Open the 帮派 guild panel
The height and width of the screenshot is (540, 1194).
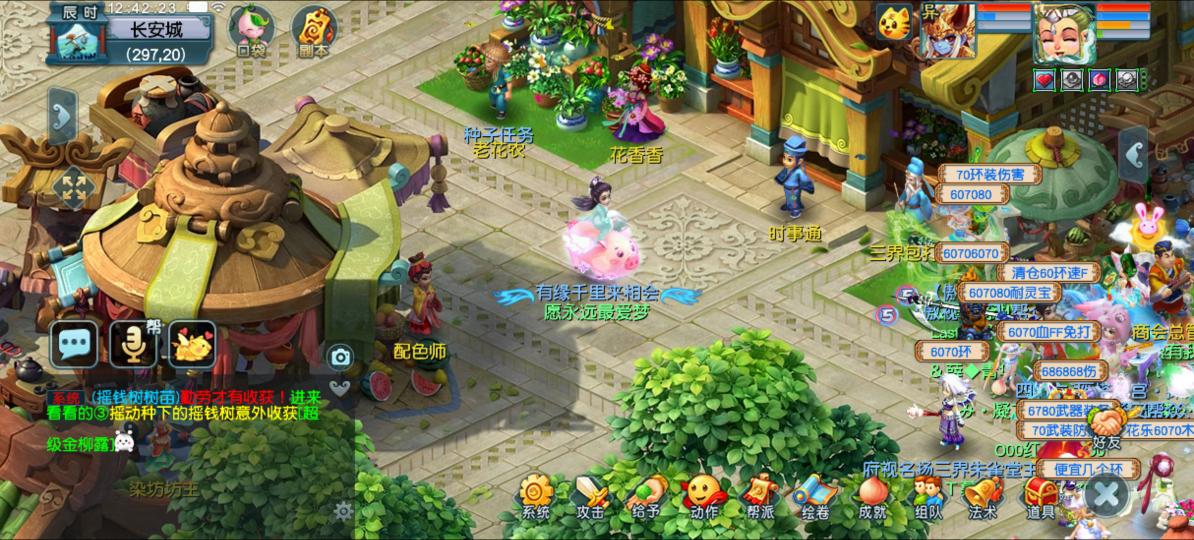(x=760, y=495)
